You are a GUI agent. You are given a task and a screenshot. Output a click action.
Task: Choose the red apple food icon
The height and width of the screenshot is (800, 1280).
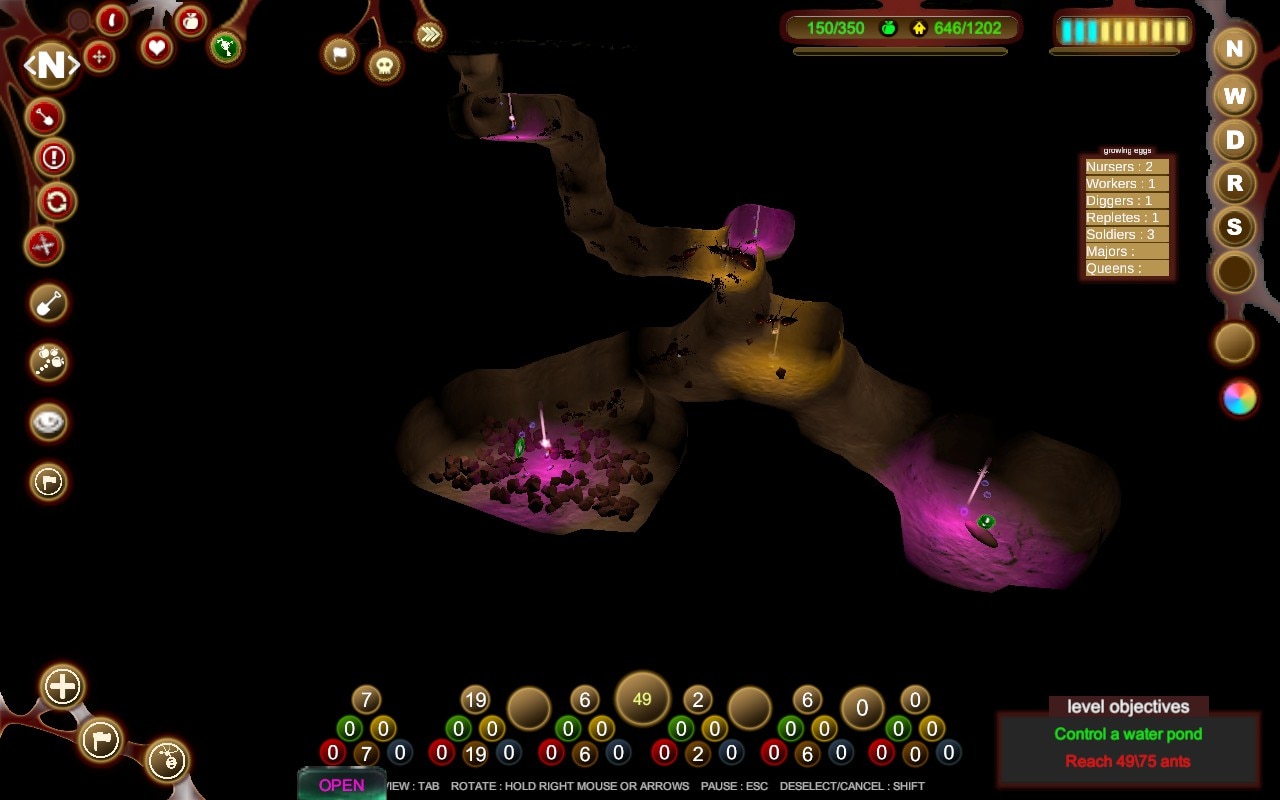click(x=190, y=21)
